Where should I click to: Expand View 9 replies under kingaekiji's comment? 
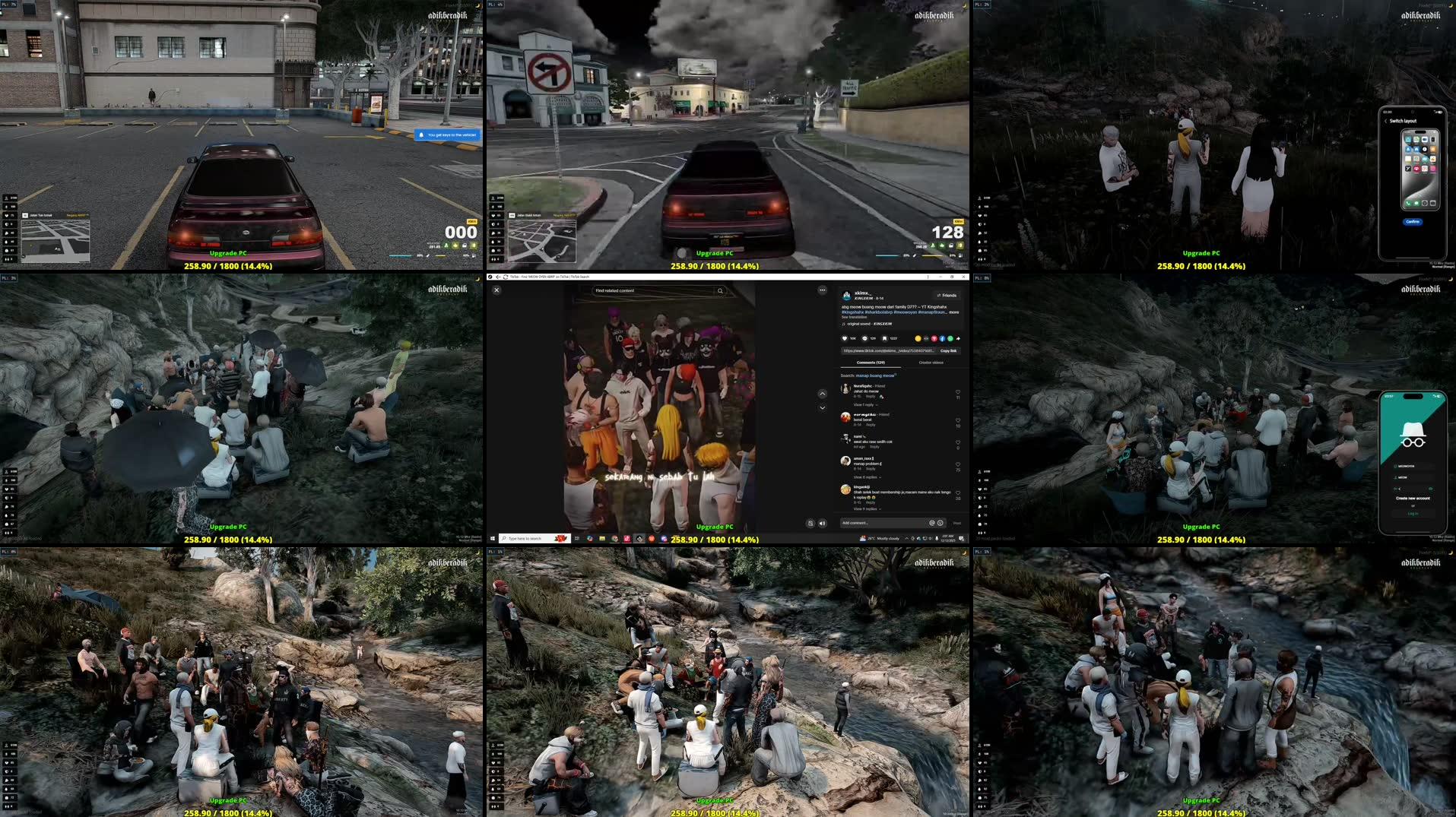click(868, 508)
